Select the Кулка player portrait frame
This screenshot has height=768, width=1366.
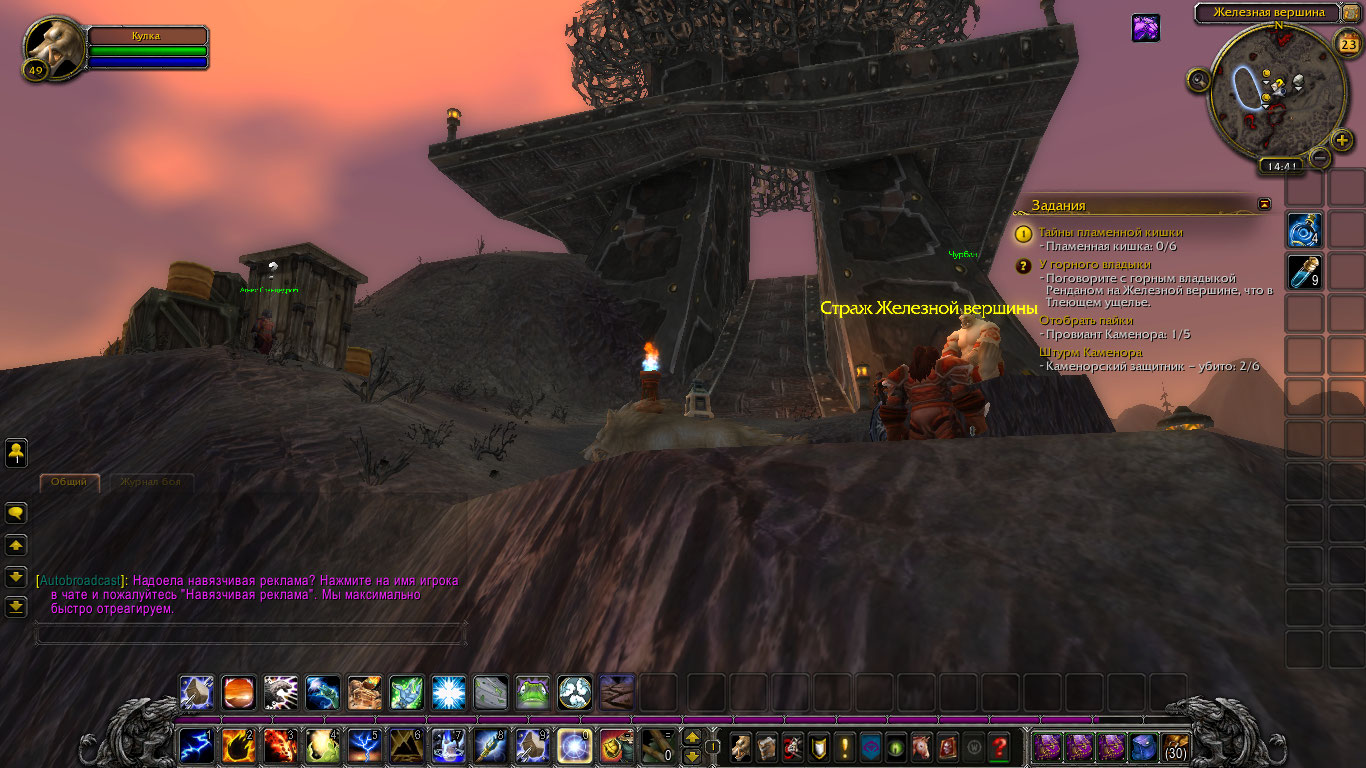56,46
